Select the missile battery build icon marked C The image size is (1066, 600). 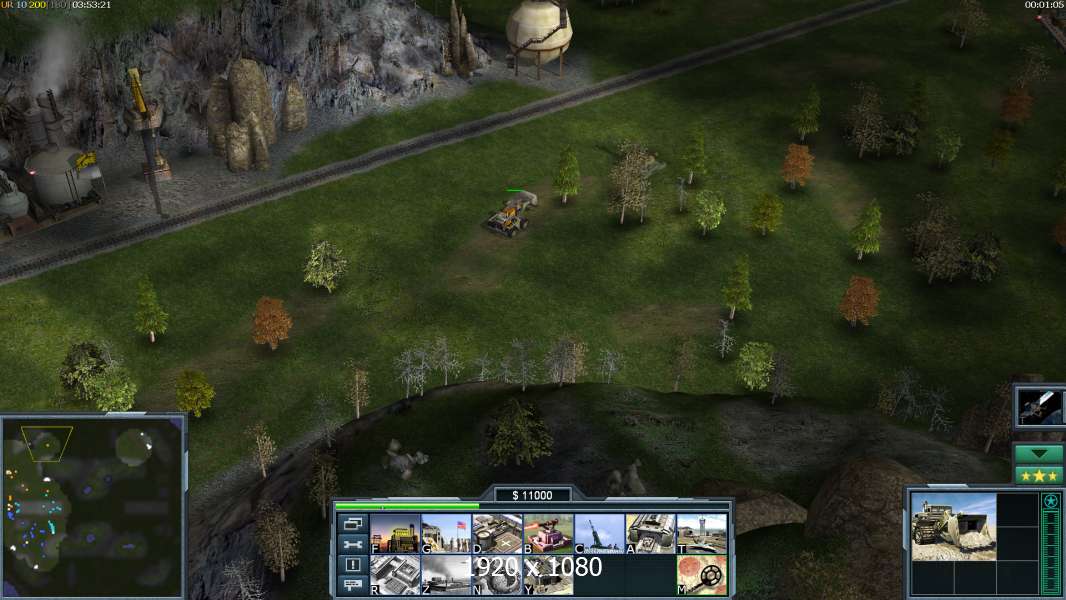[599, 534]
